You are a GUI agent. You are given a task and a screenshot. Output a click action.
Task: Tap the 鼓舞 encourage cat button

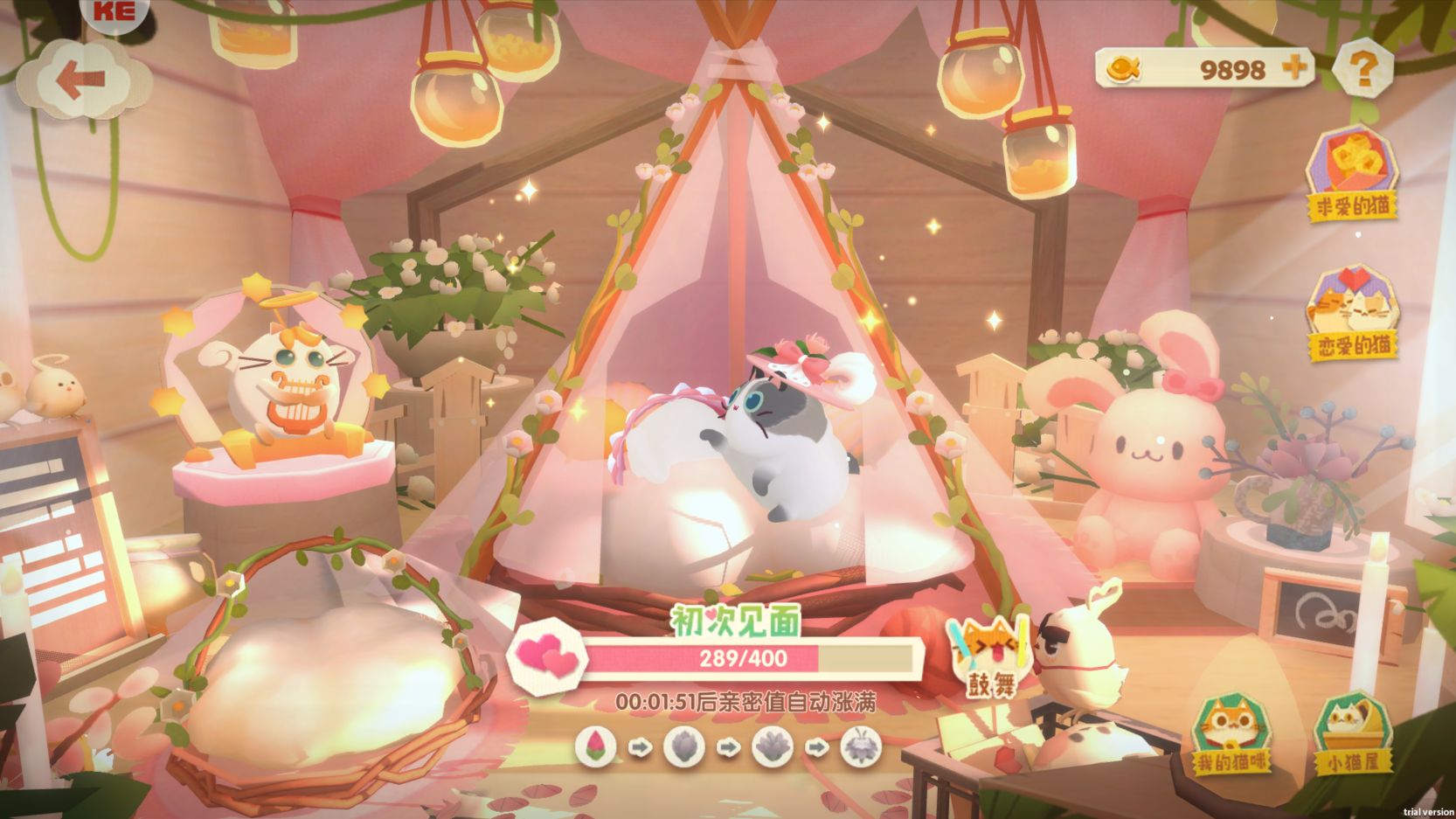point(991,656)
